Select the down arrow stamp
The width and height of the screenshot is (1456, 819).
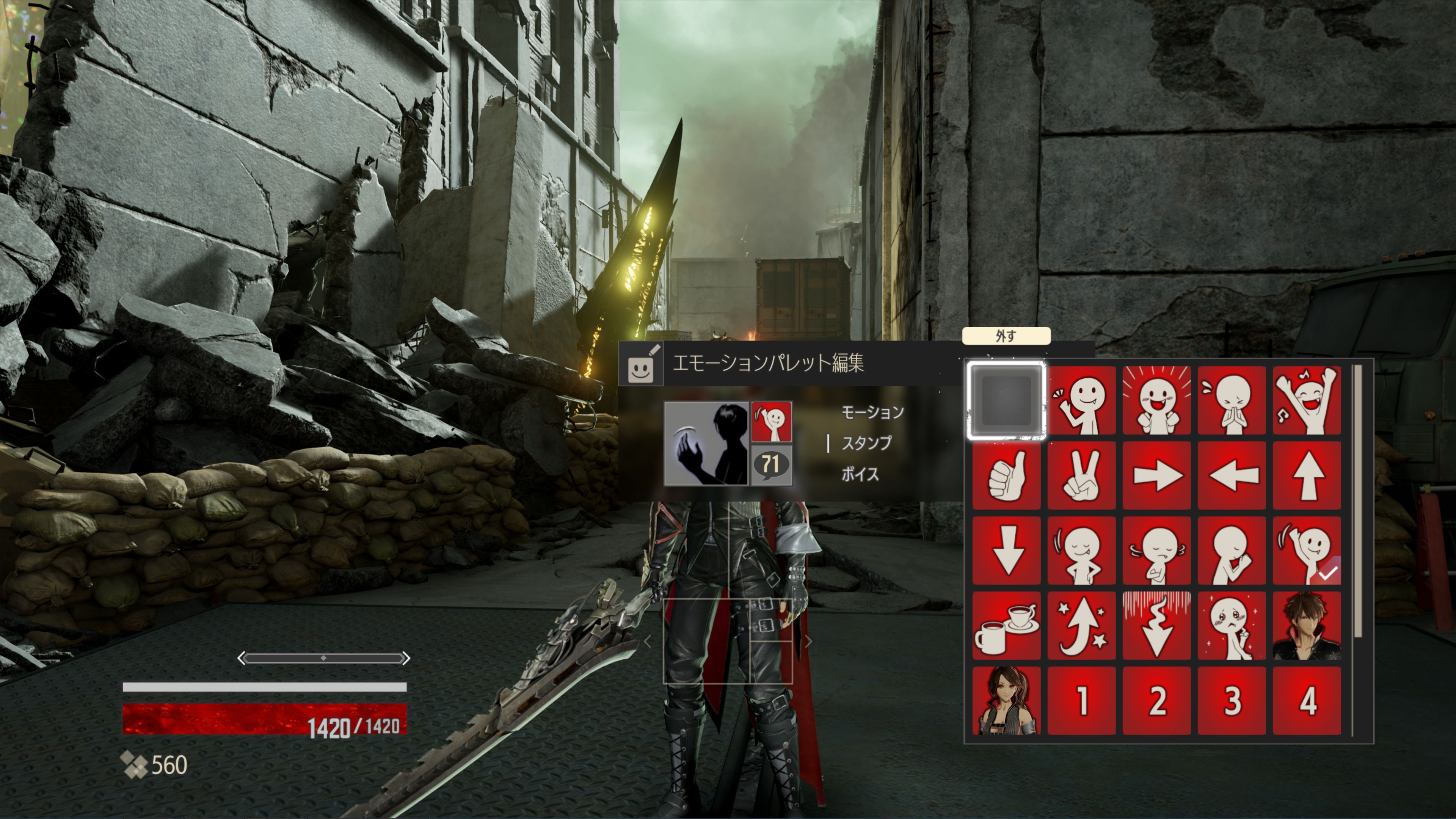[1006, 551]
